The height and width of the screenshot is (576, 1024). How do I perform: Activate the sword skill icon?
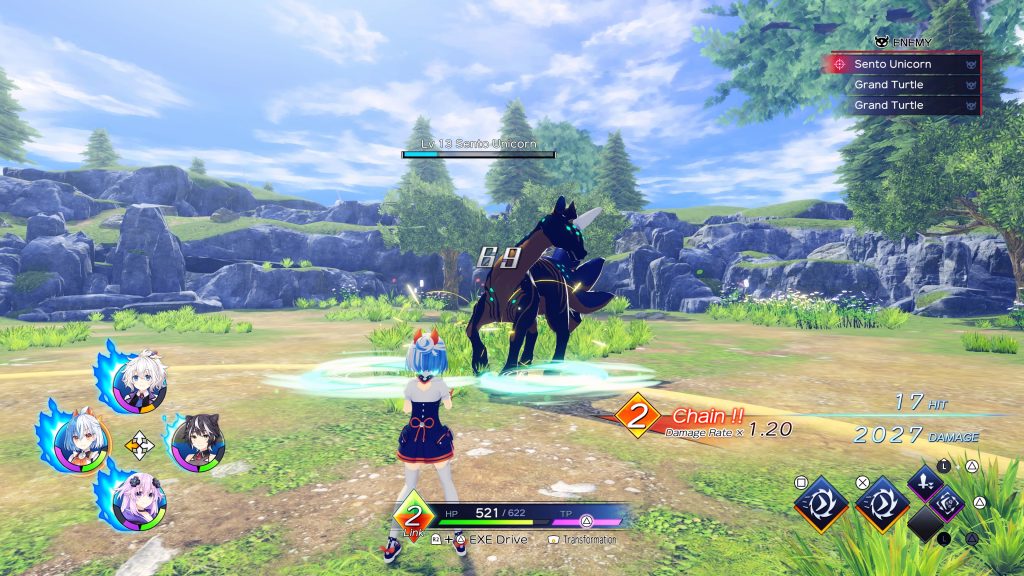pos(926,481)
